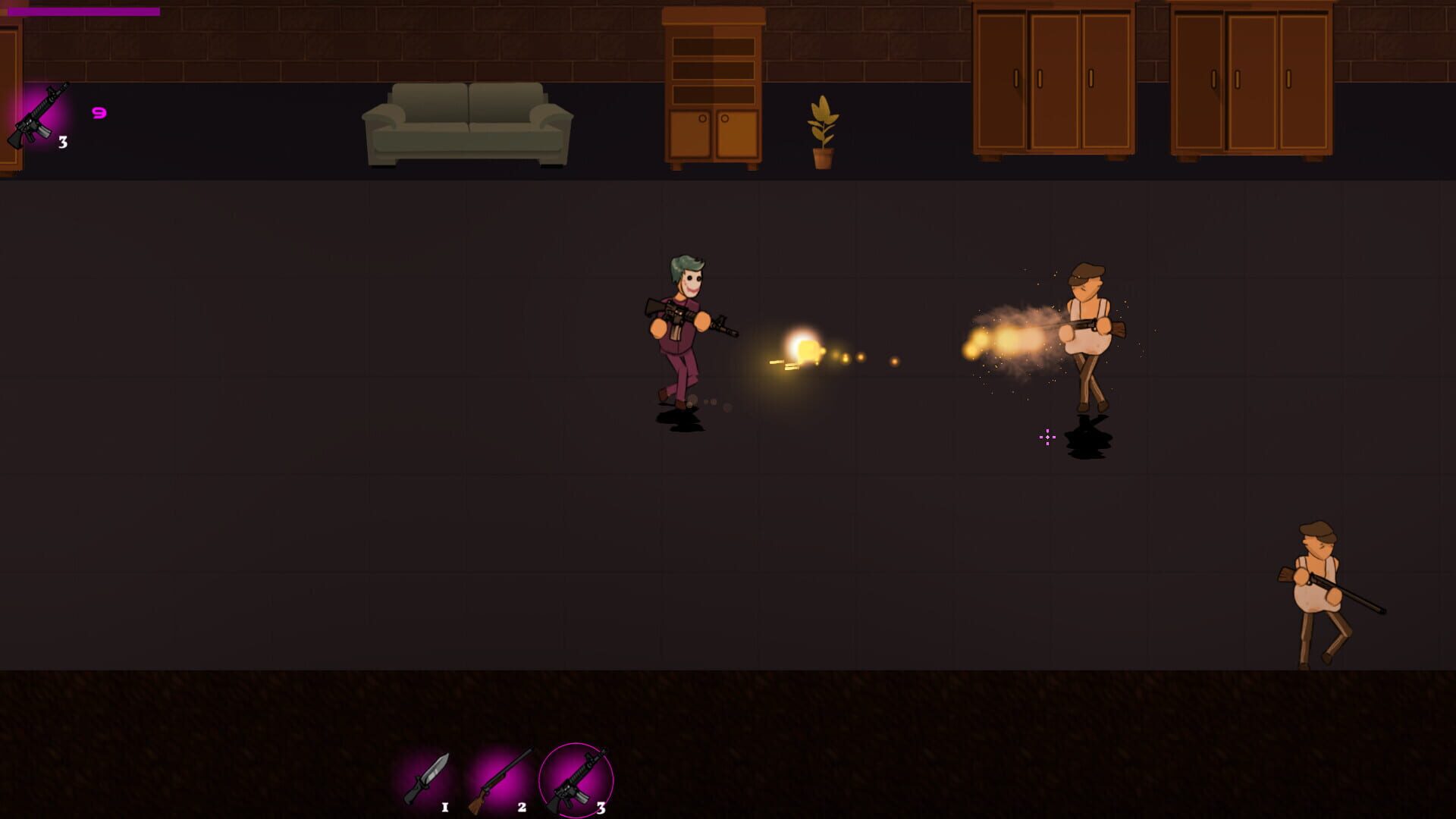Click the magenta health bar at top left
1456x819 pixels.
83,11
